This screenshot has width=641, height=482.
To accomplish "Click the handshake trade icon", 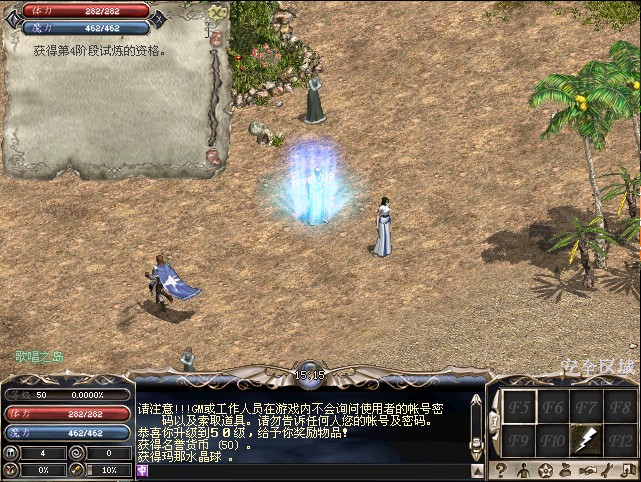I will coord(589,470).
